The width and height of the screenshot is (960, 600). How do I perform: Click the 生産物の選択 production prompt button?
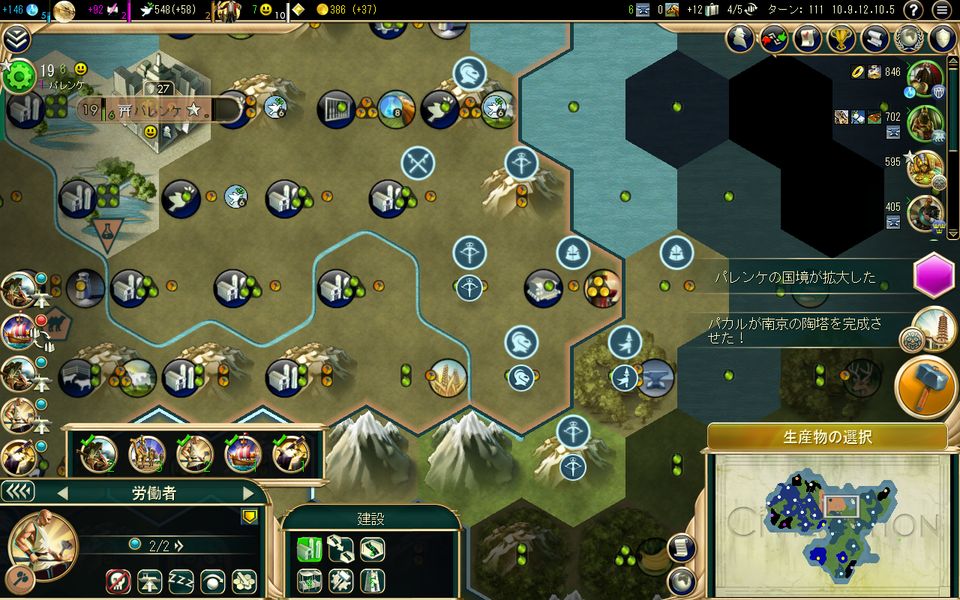[x=827, y=437]
